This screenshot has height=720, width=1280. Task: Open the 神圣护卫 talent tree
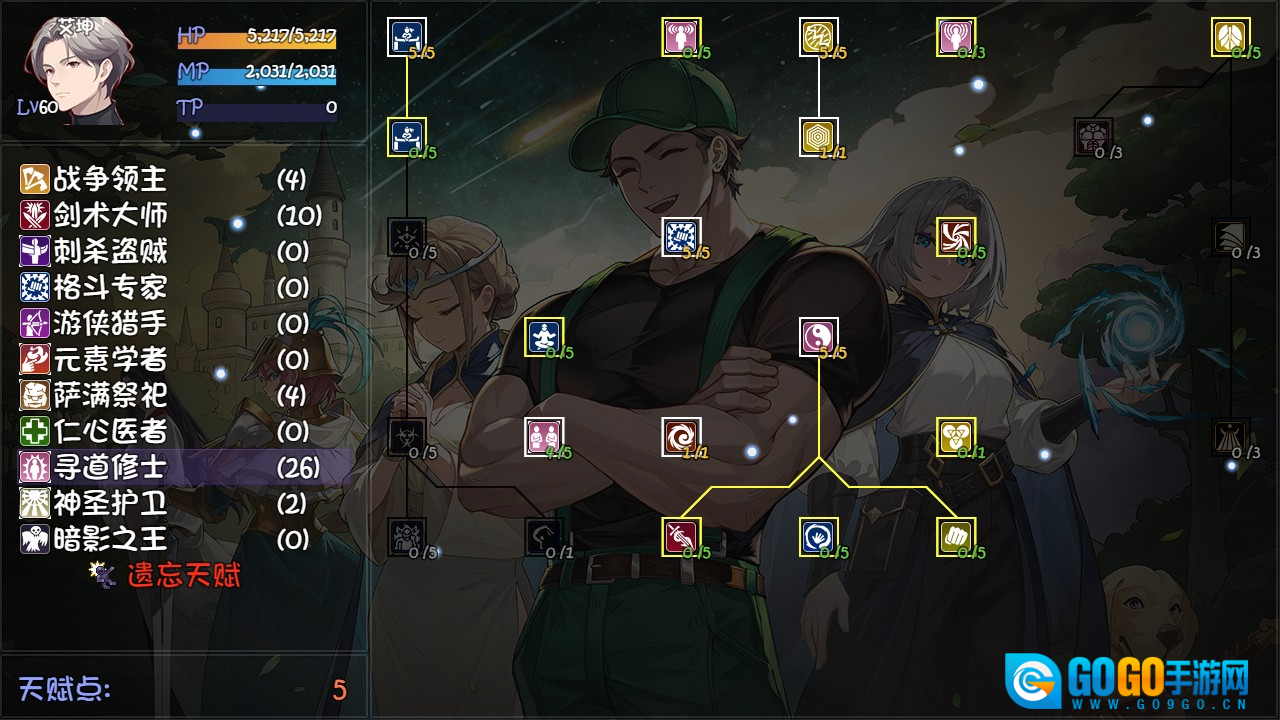tap(110, 504)
